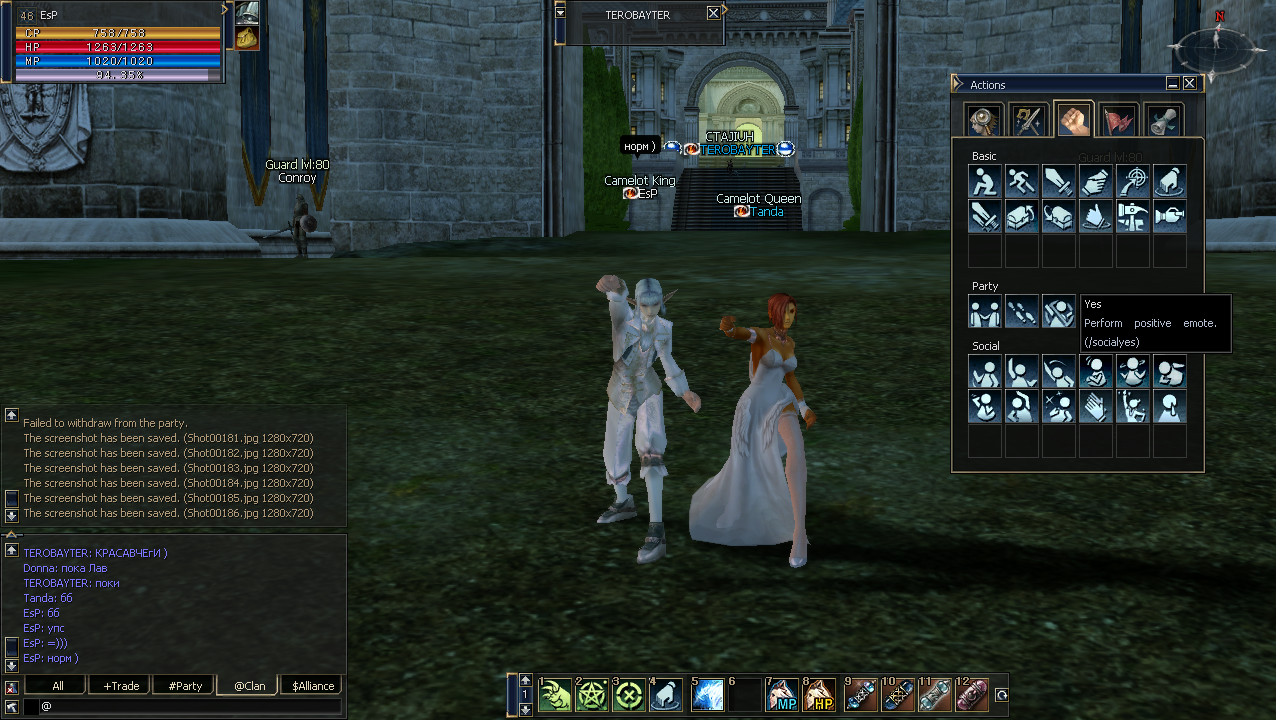1280x720 pixels.
Task: Select the magnifying glass character tab
Action: click(985, 121)
